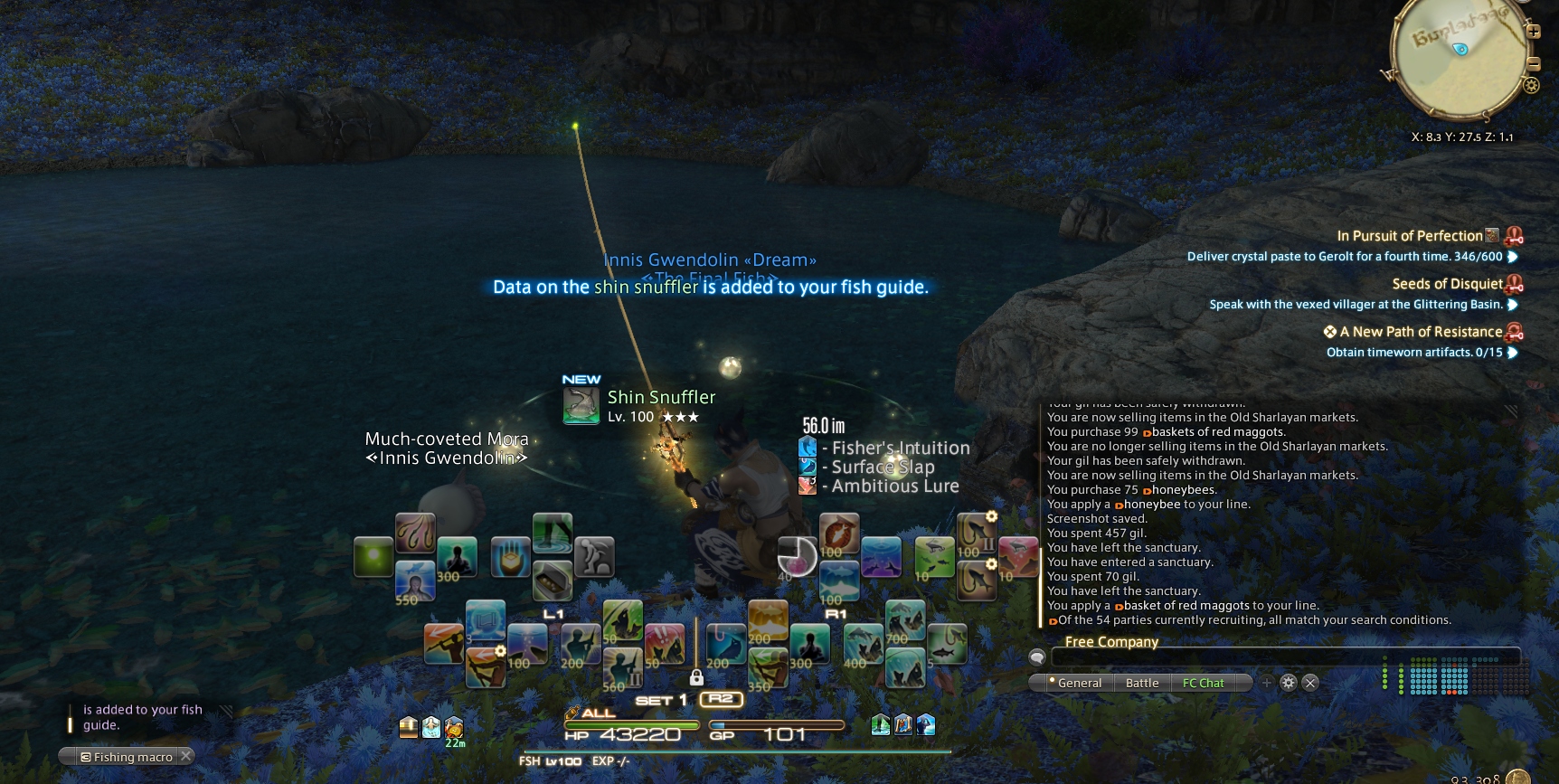This screenshot has height=784, width=1559.
Task: Add a new chat tab with plus button
Action: coord(1267,683)
